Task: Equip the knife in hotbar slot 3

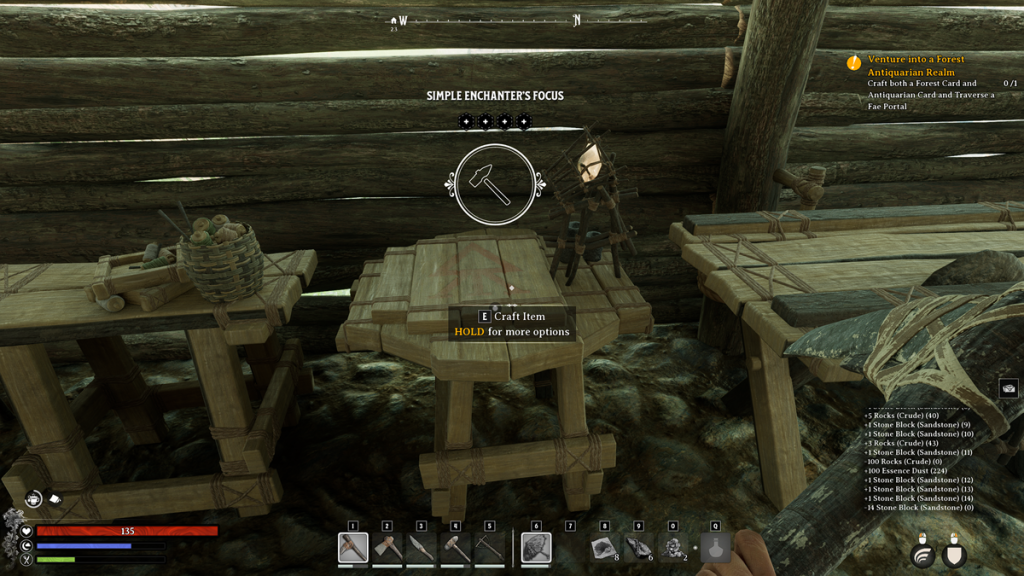Action: (421, 548)
